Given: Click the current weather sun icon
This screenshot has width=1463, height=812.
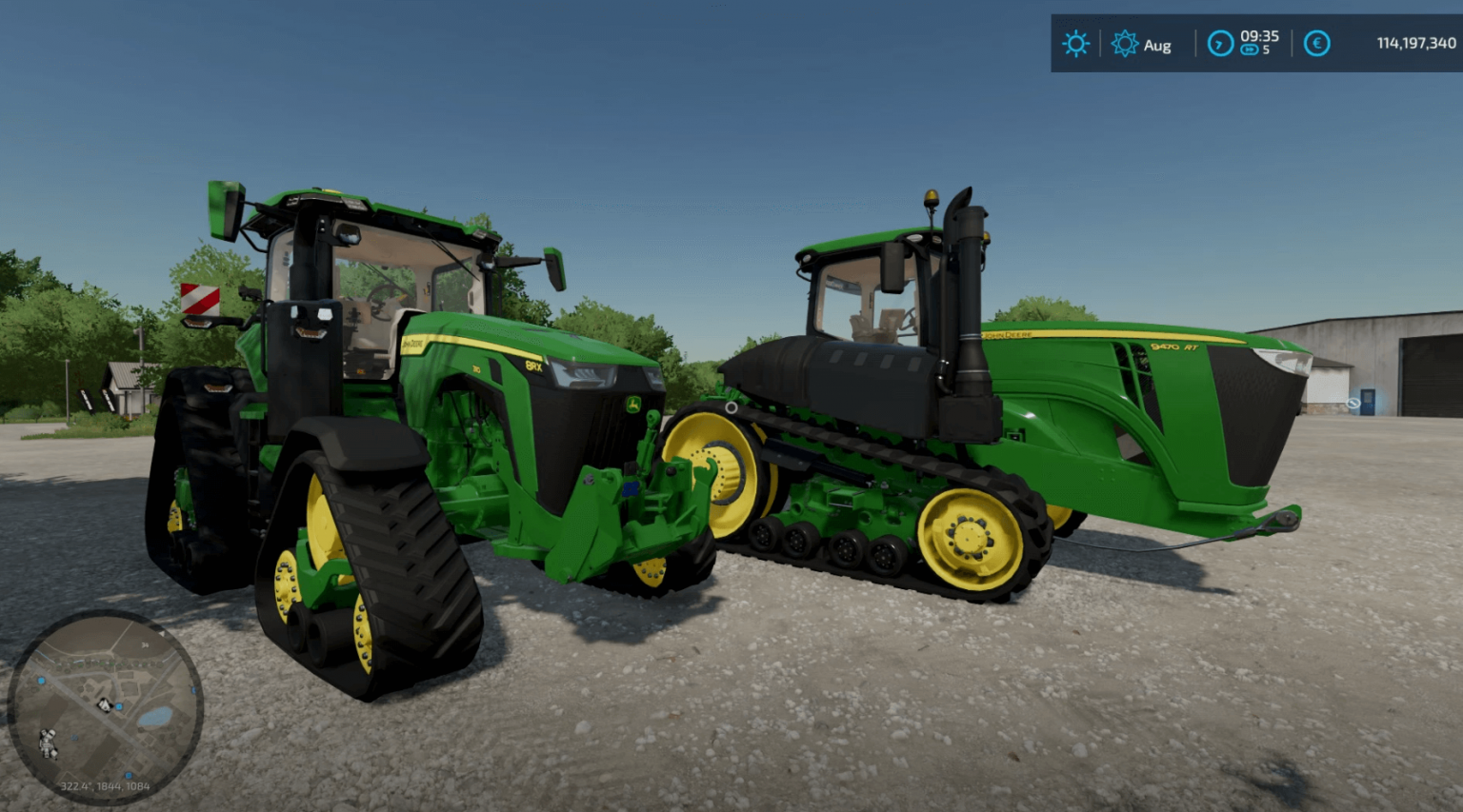Looking at the screenshot, I should 1075,45.
